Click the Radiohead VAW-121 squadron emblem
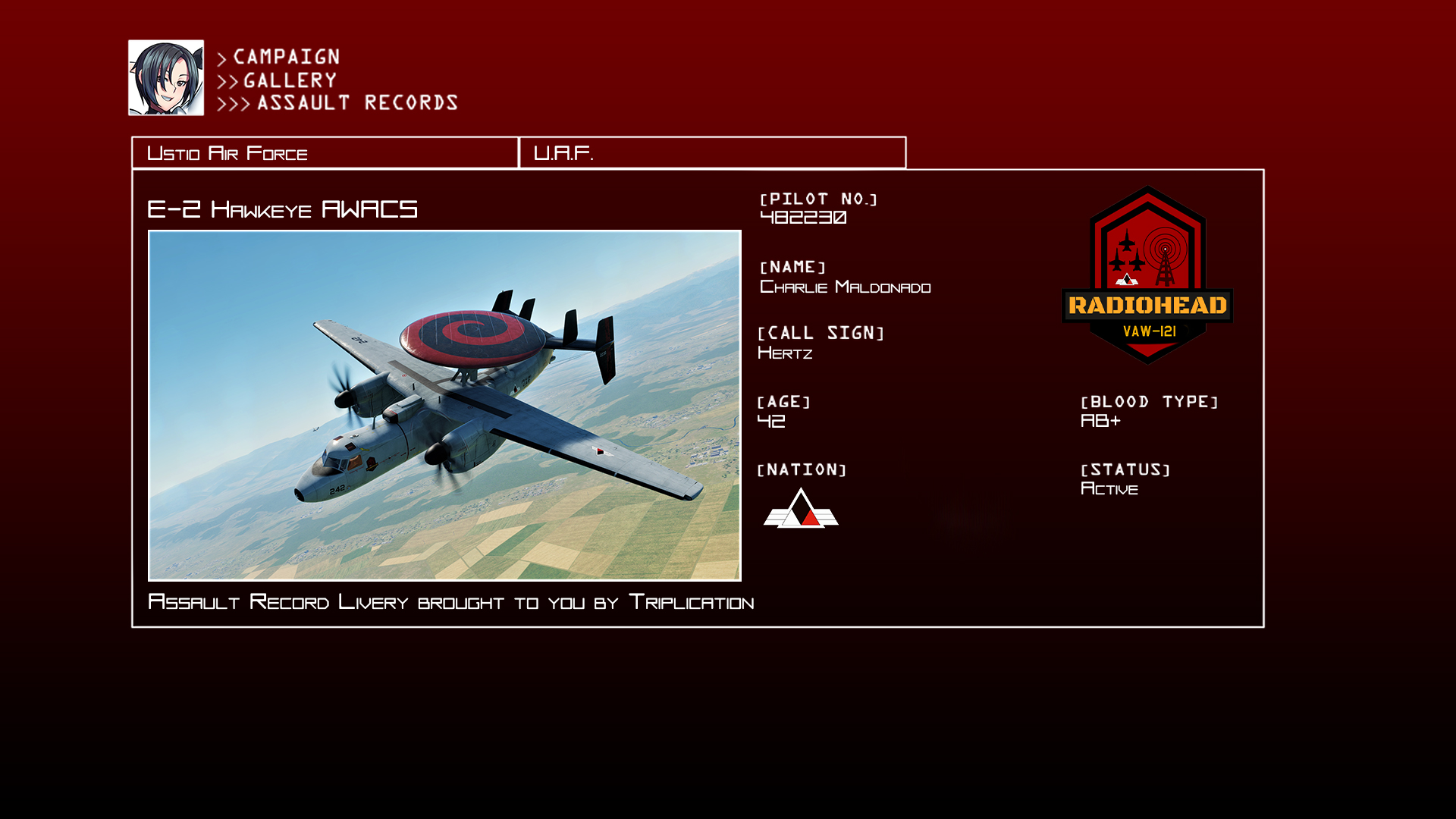1456x819 pixels. click(1147, 276)
